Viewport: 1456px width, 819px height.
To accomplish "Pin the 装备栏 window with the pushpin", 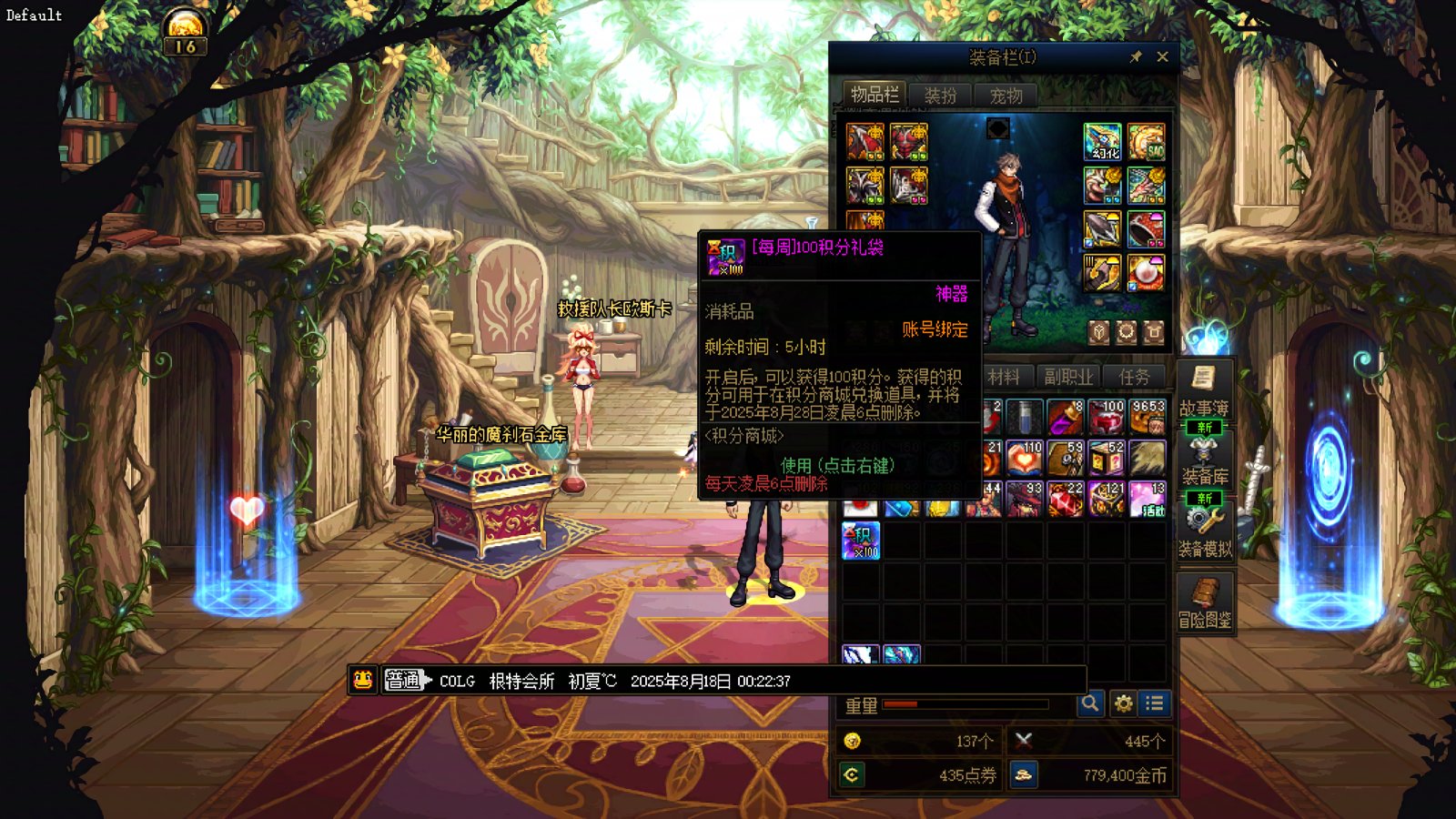I will click(x=1136, y=57).
